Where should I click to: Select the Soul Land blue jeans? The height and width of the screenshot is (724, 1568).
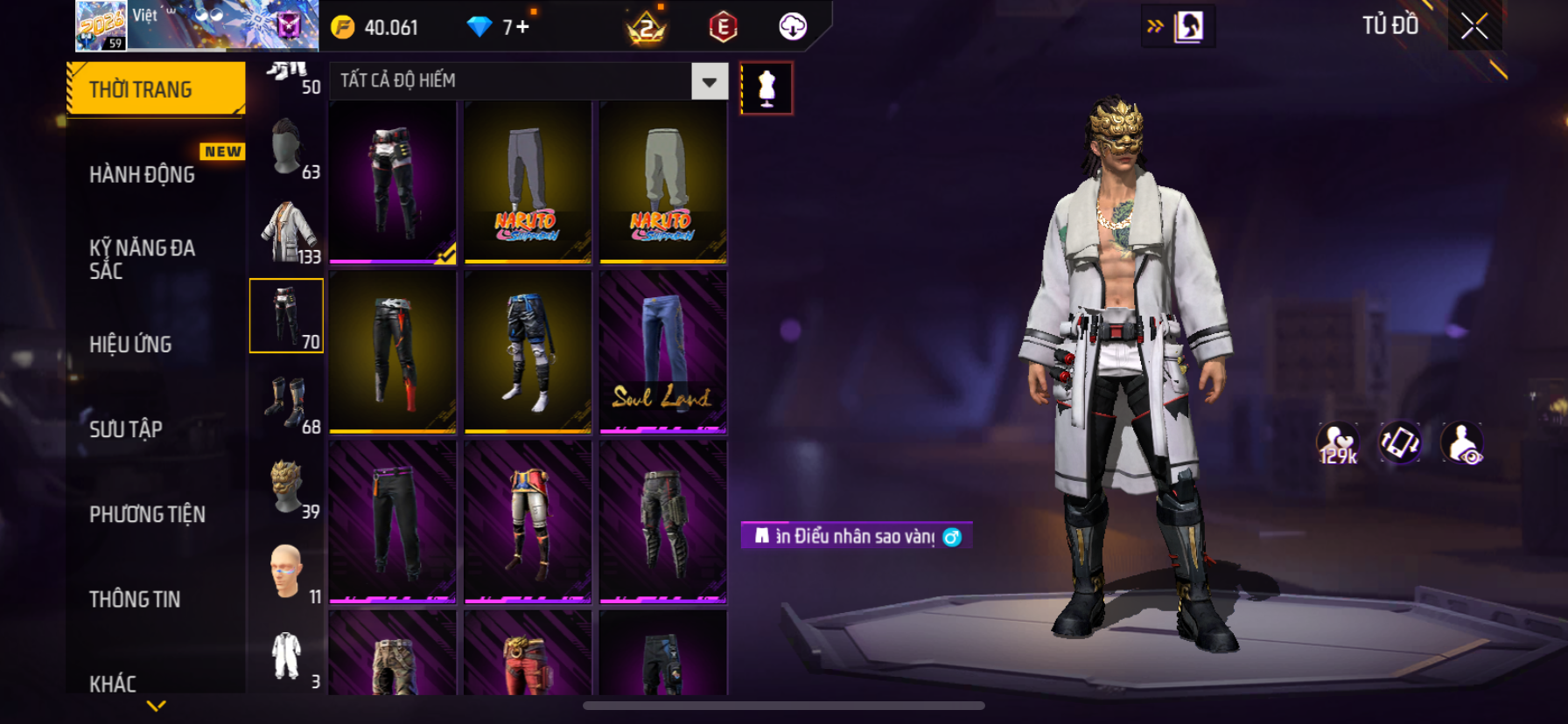point(663,352)
